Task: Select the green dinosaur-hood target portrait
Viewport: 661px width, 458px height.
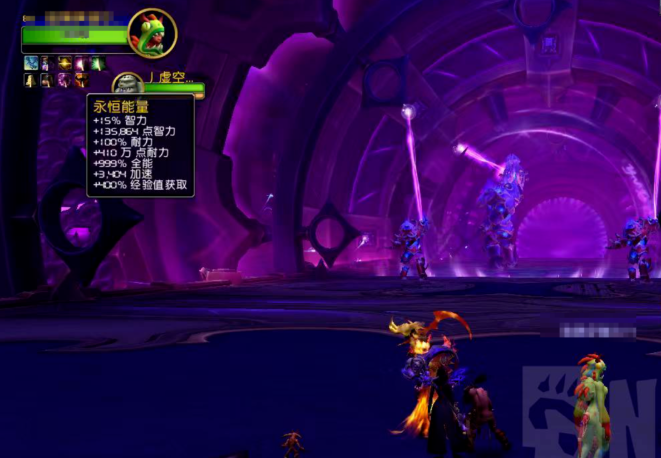Action: (x=152, y=33)
